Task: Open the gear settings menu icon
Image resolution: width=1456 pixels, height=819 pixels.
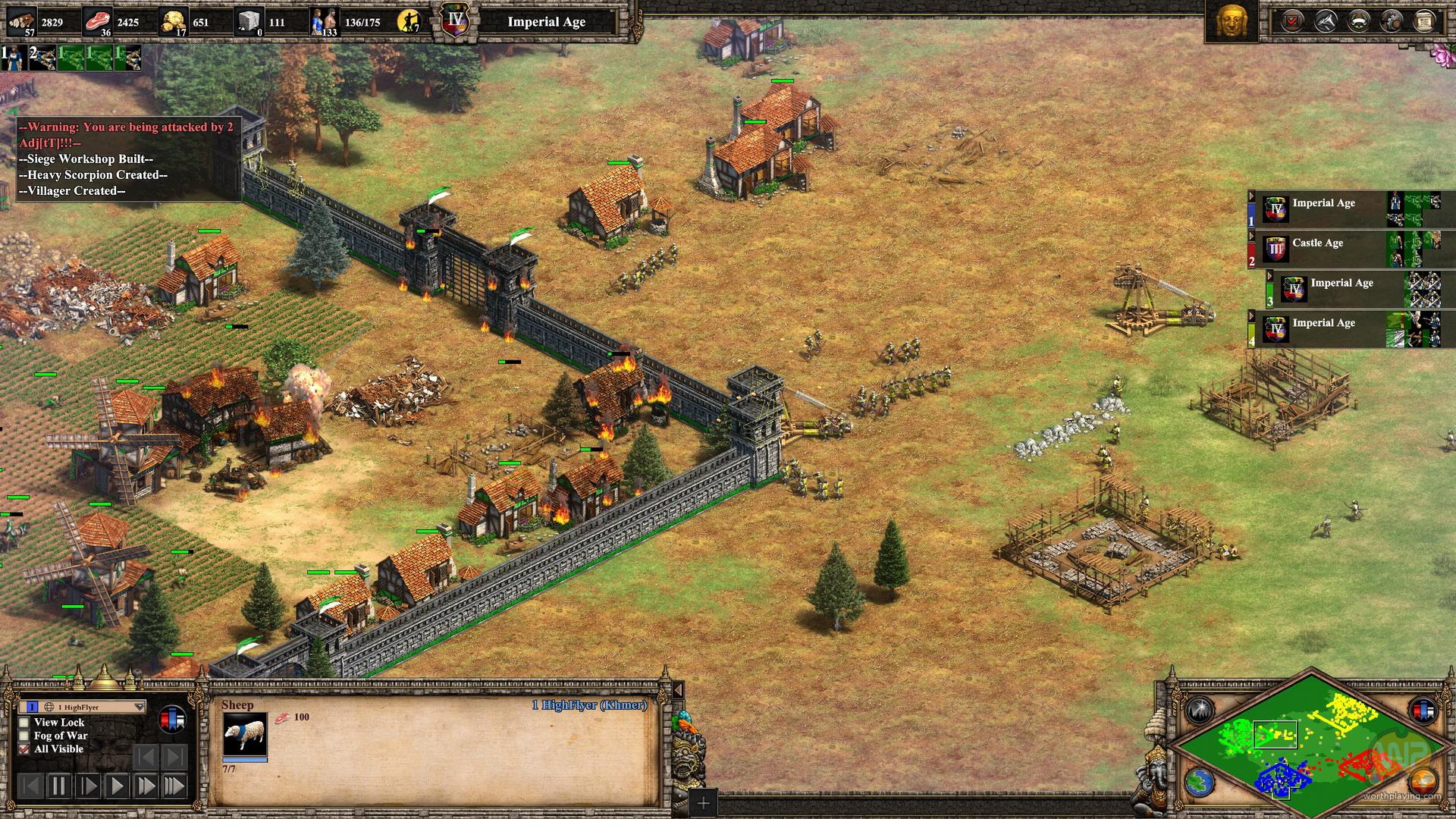Action: click(1391, 21)
